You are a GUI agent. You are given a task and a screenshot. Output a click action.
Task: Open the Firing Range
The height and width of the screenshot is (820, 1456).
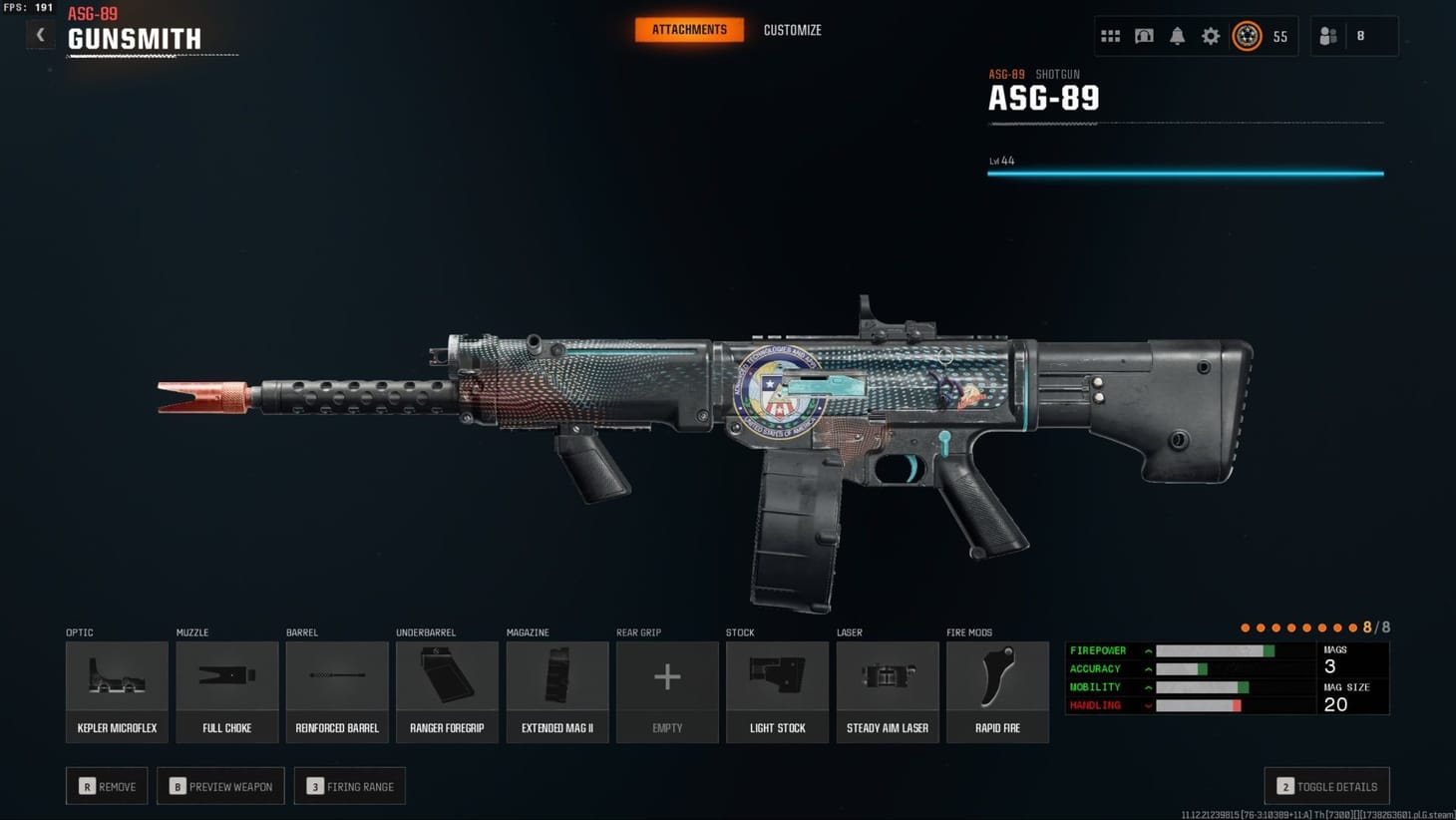click(350, 786)
